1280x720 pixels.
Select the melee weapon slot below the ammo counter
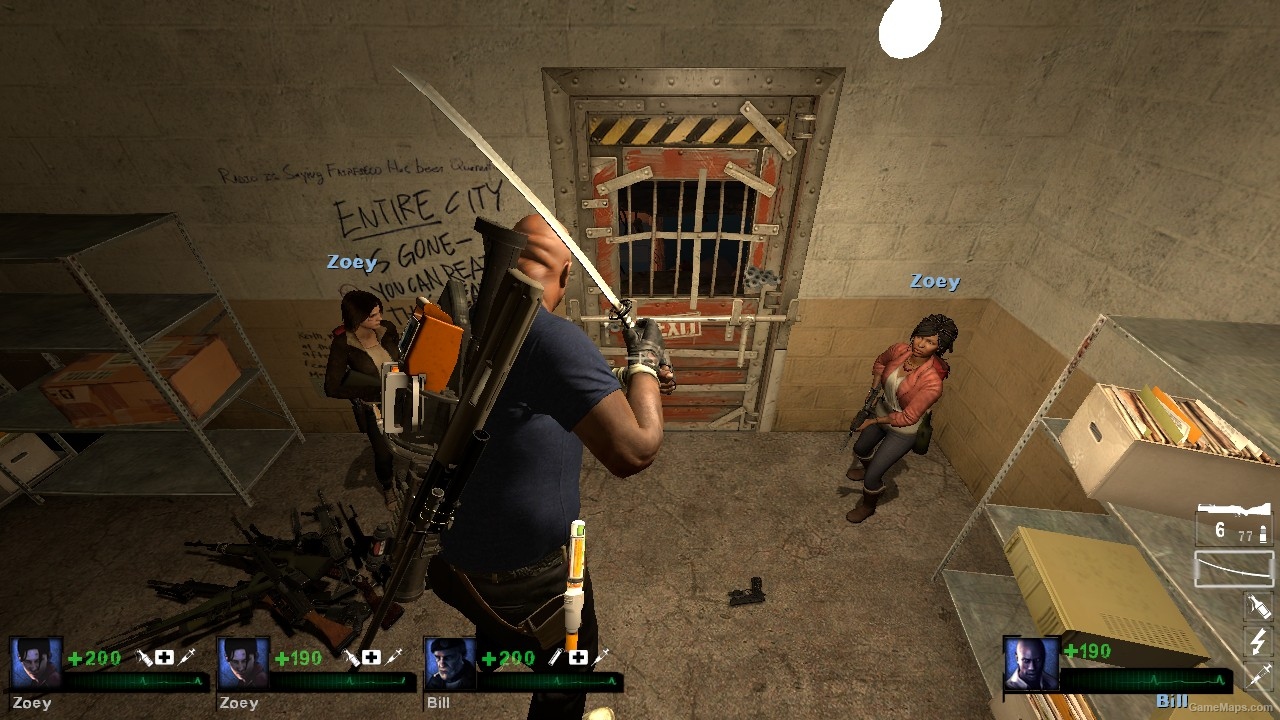1234,567
